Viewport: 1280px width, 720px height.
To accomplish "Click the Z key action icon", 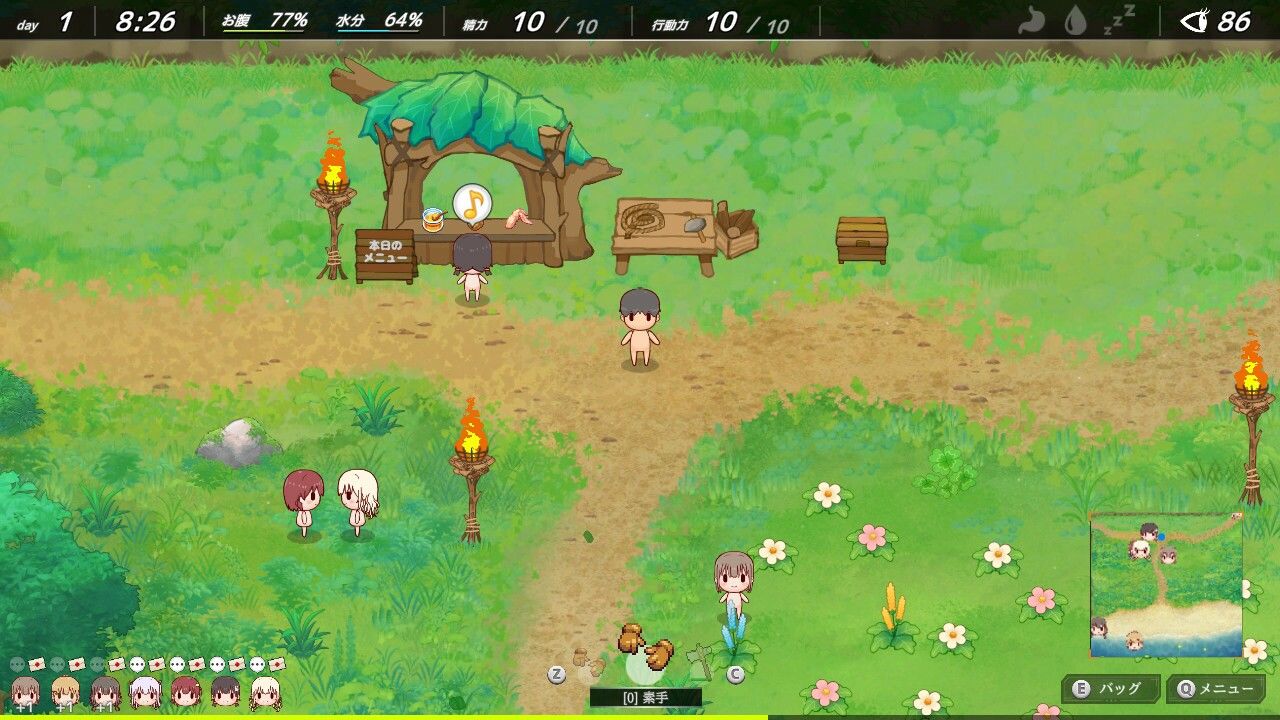I will [558, 672].
